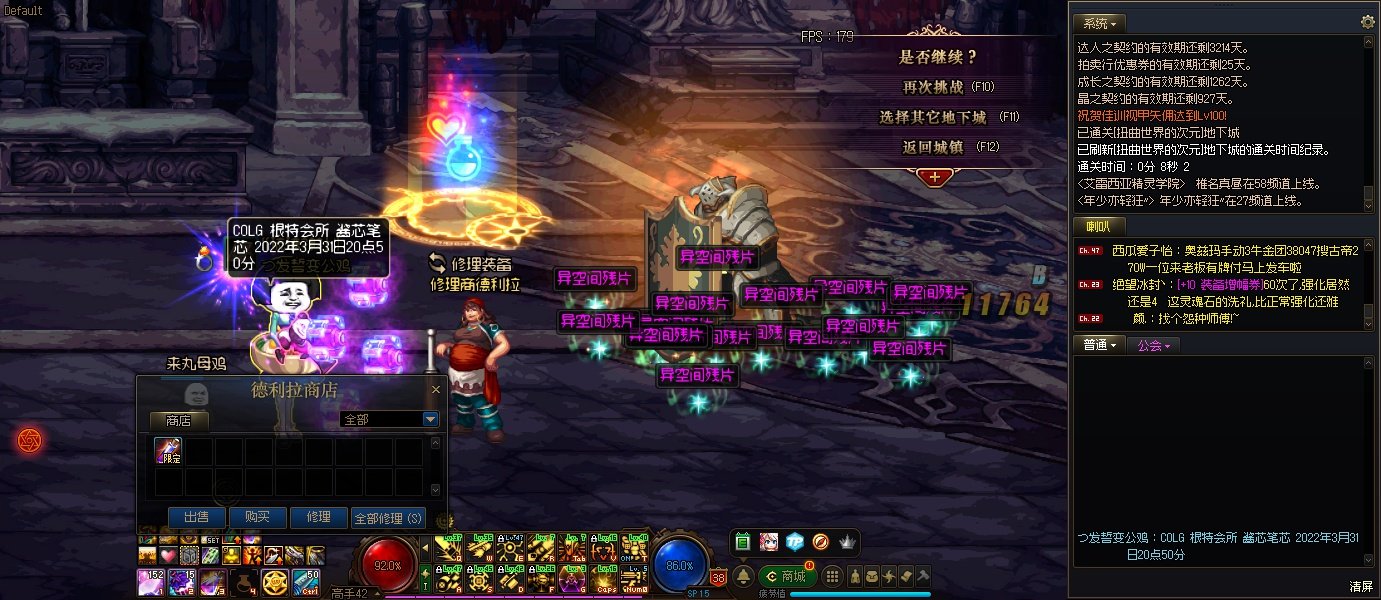Image resolution: width=1381 pixels, height=600 pixels.
Task: Switch to the 商店 tab
Action: (x=178, y=421)
